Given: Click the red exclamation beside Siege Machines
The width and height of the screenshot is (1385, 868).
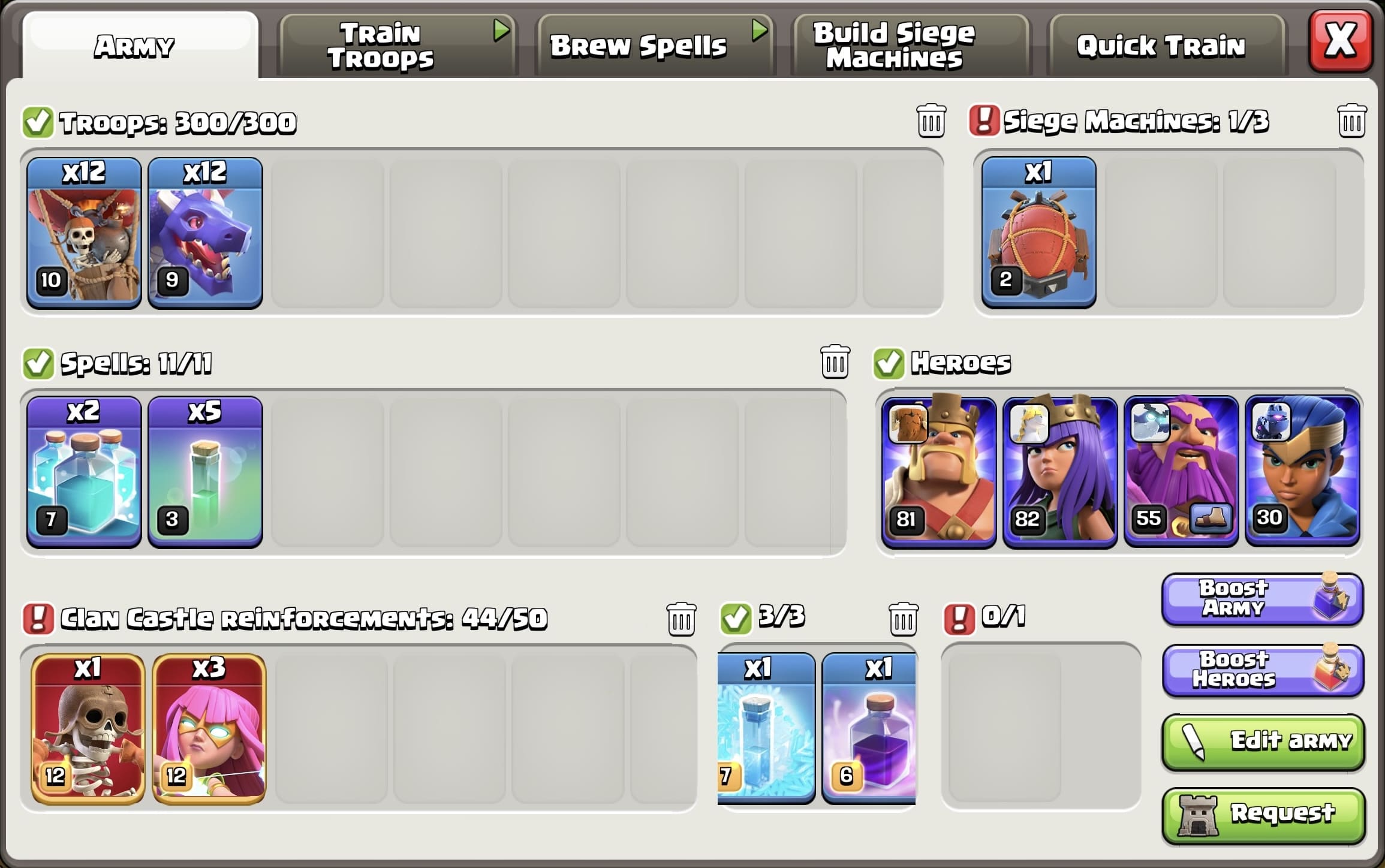Looking at the screenshot, I should point(983,120).
